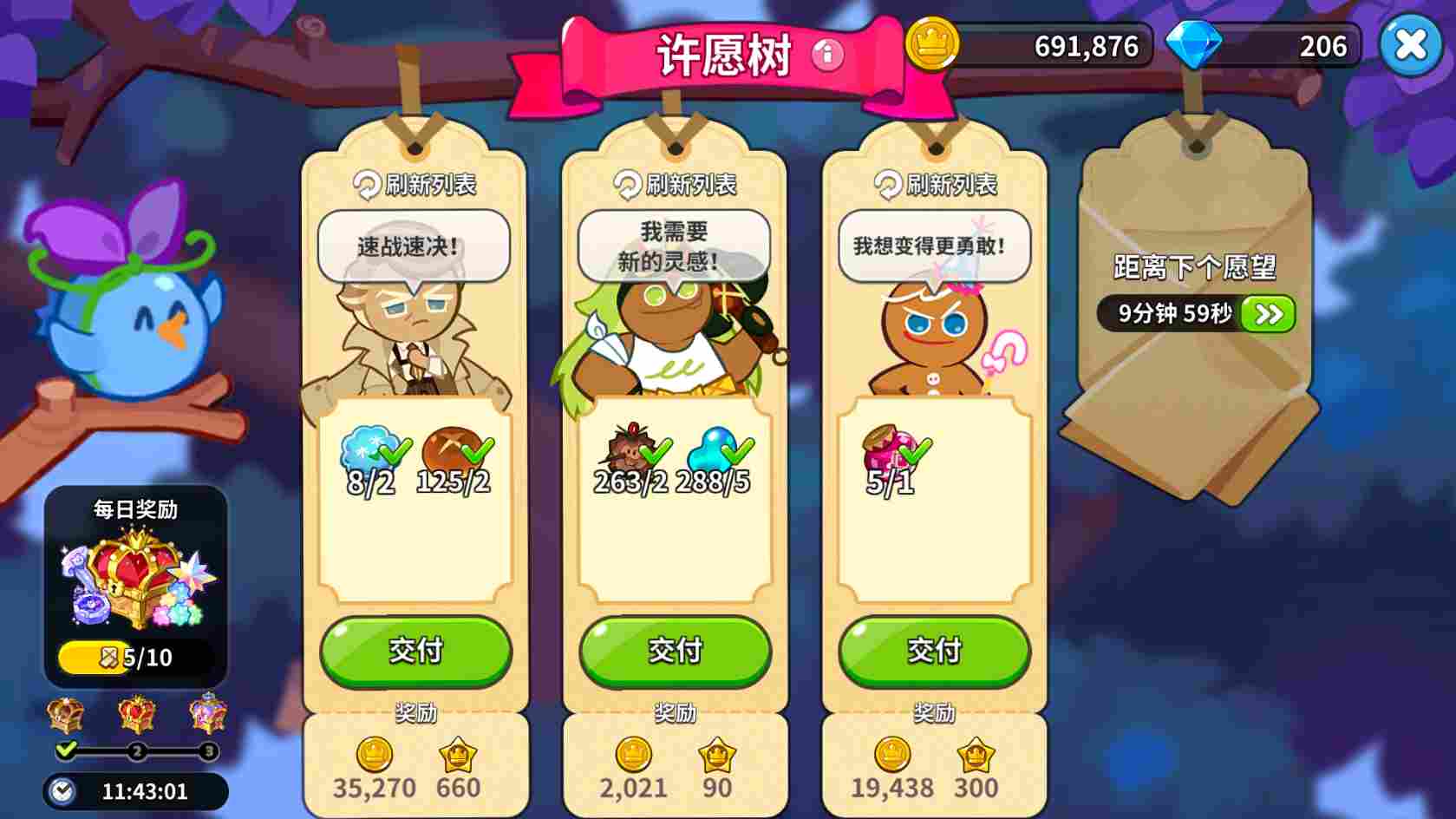Click the blue bird character on the branch

139,334
